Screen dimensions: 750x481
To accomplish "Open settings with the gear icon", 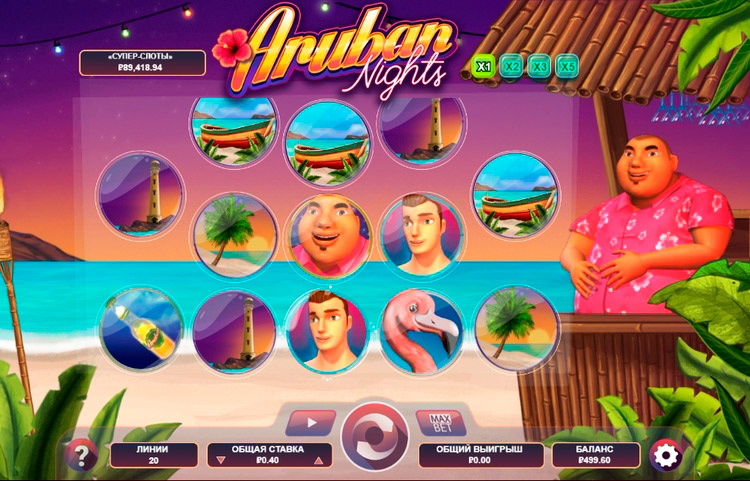I will (x=665, y=455).
